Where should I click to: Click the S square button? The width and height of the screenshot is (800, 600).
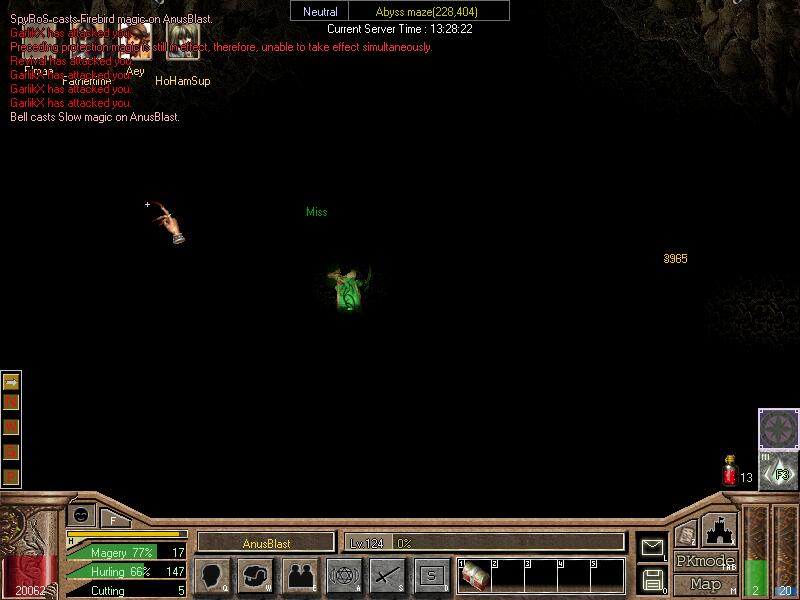[x=431, y=576]
